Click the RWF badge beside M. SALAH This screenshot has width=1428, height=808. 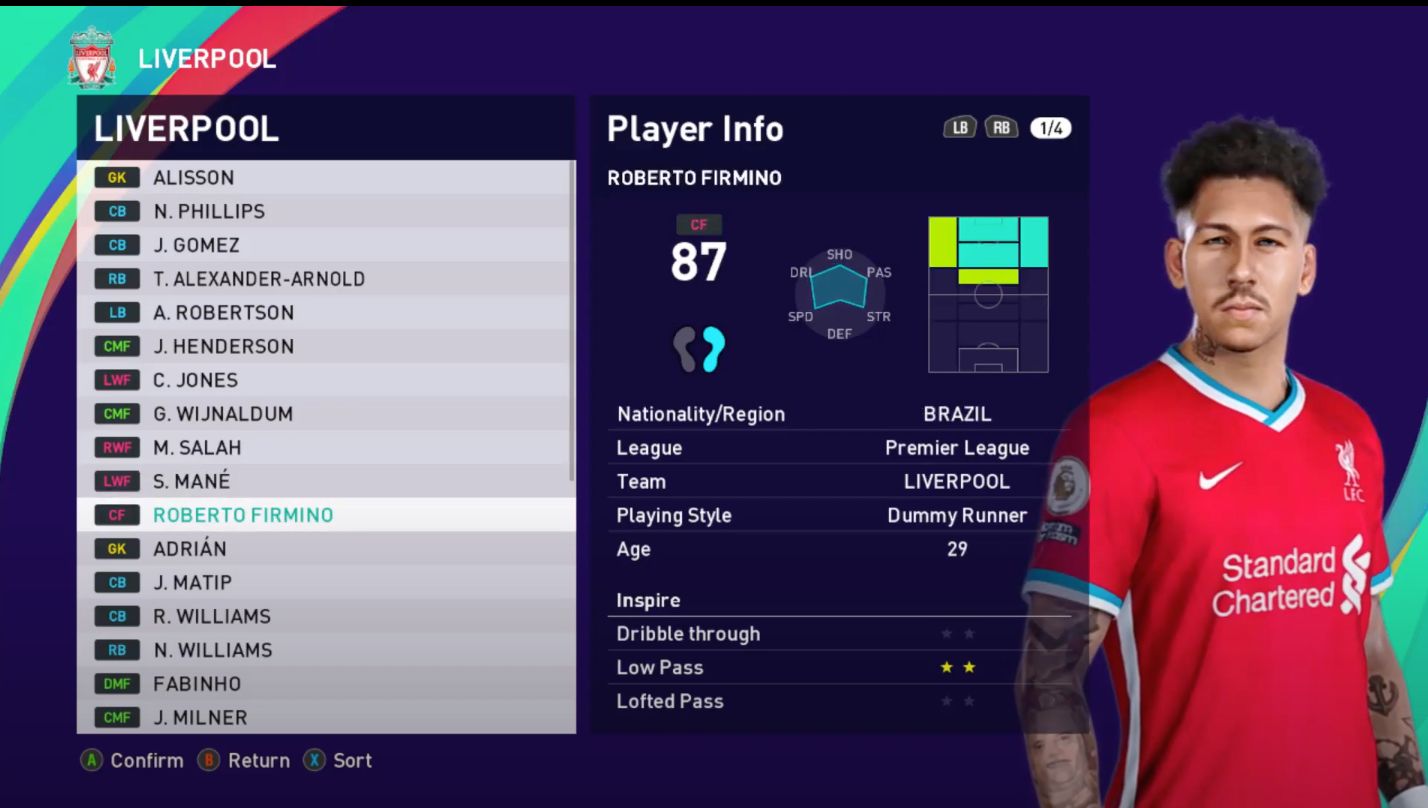point(117,447)
